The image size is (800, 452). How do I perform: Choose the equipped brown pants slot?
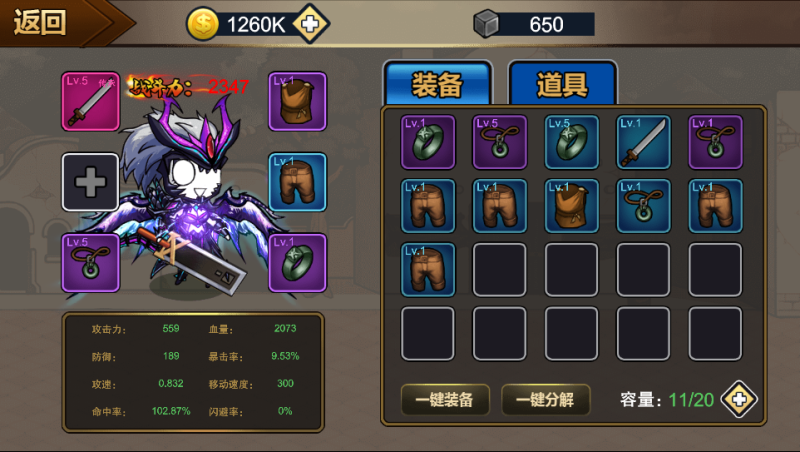298,182
